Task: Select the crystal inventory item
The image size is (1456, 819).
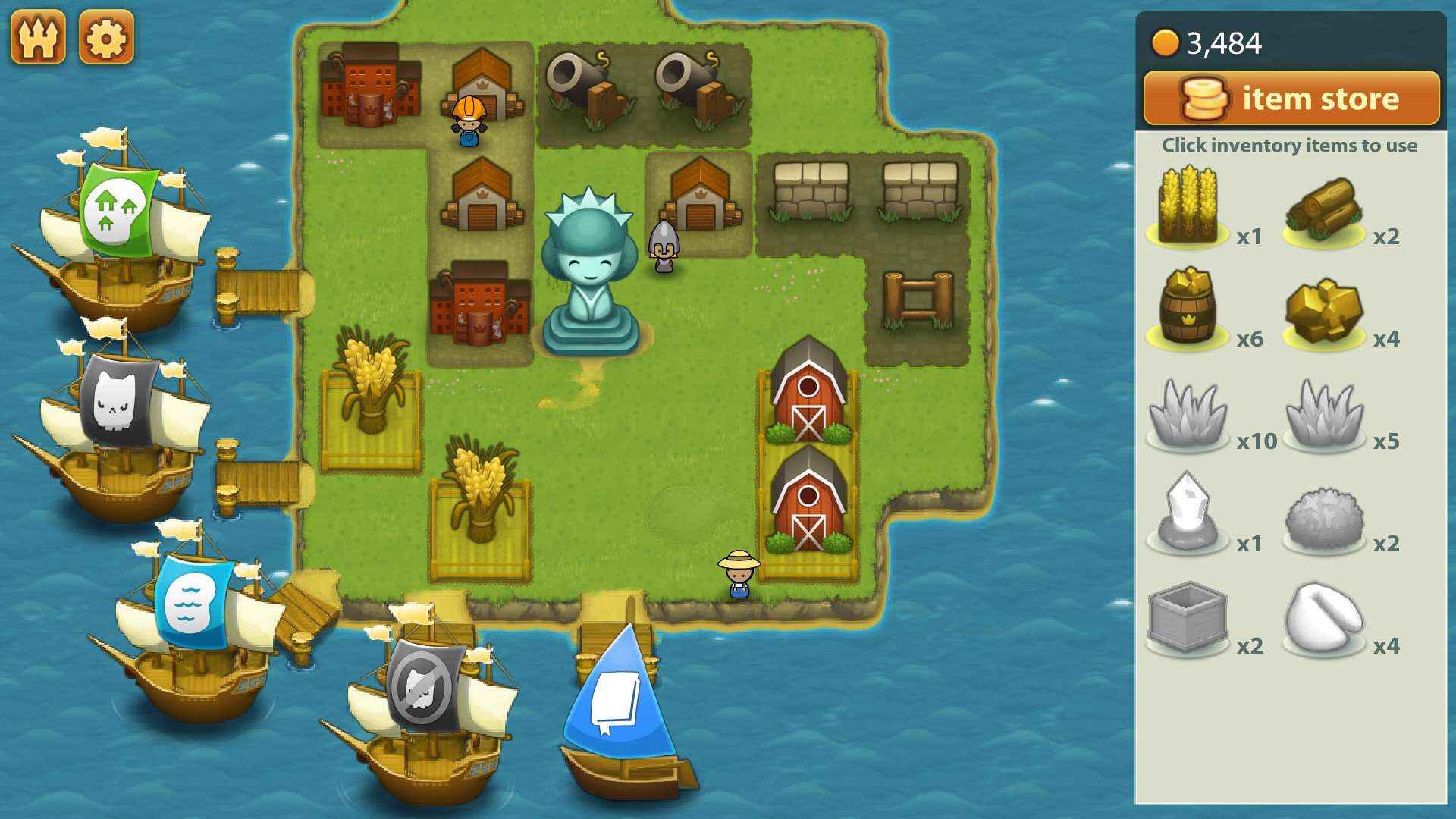Action: 1188,513
